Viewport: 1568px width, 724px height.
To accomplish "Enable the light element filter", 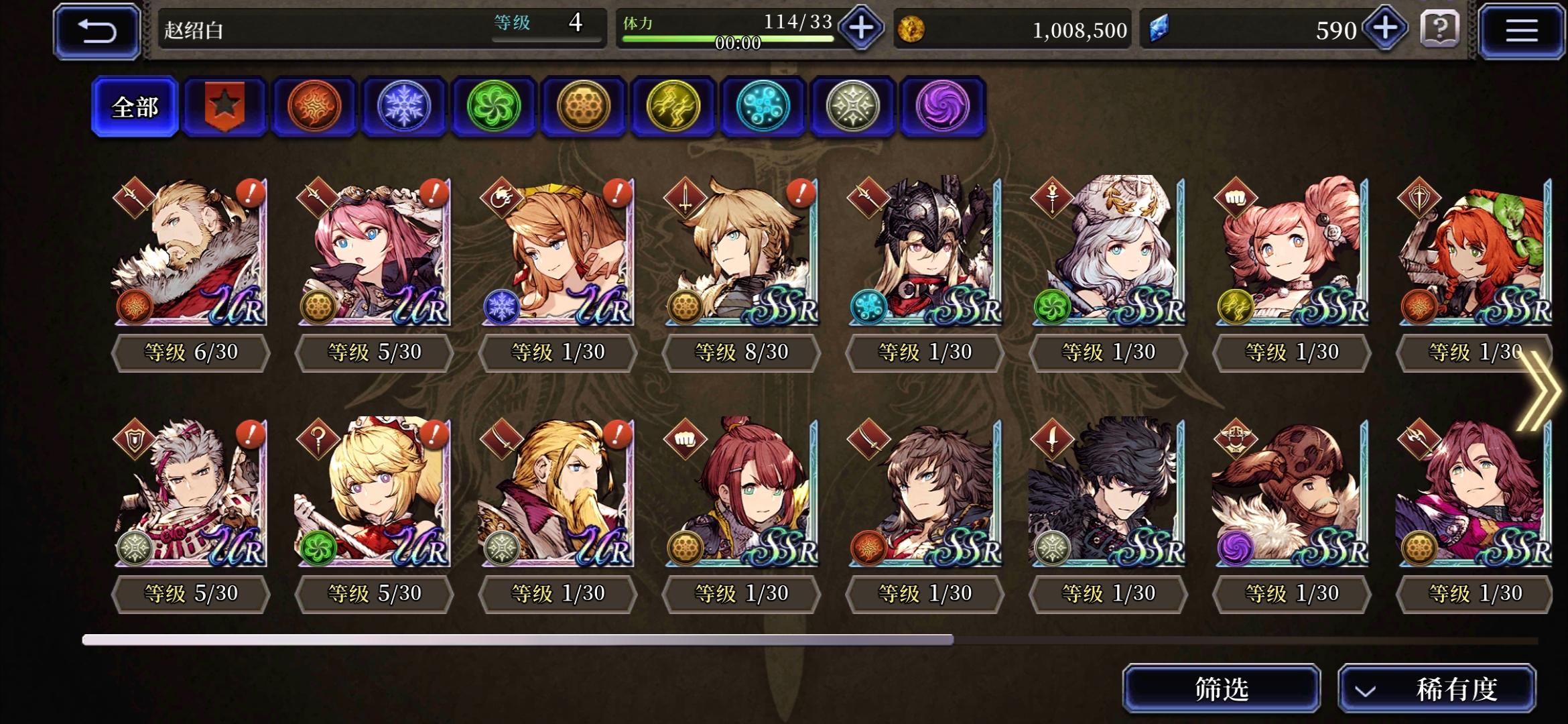I will point(854,107).
